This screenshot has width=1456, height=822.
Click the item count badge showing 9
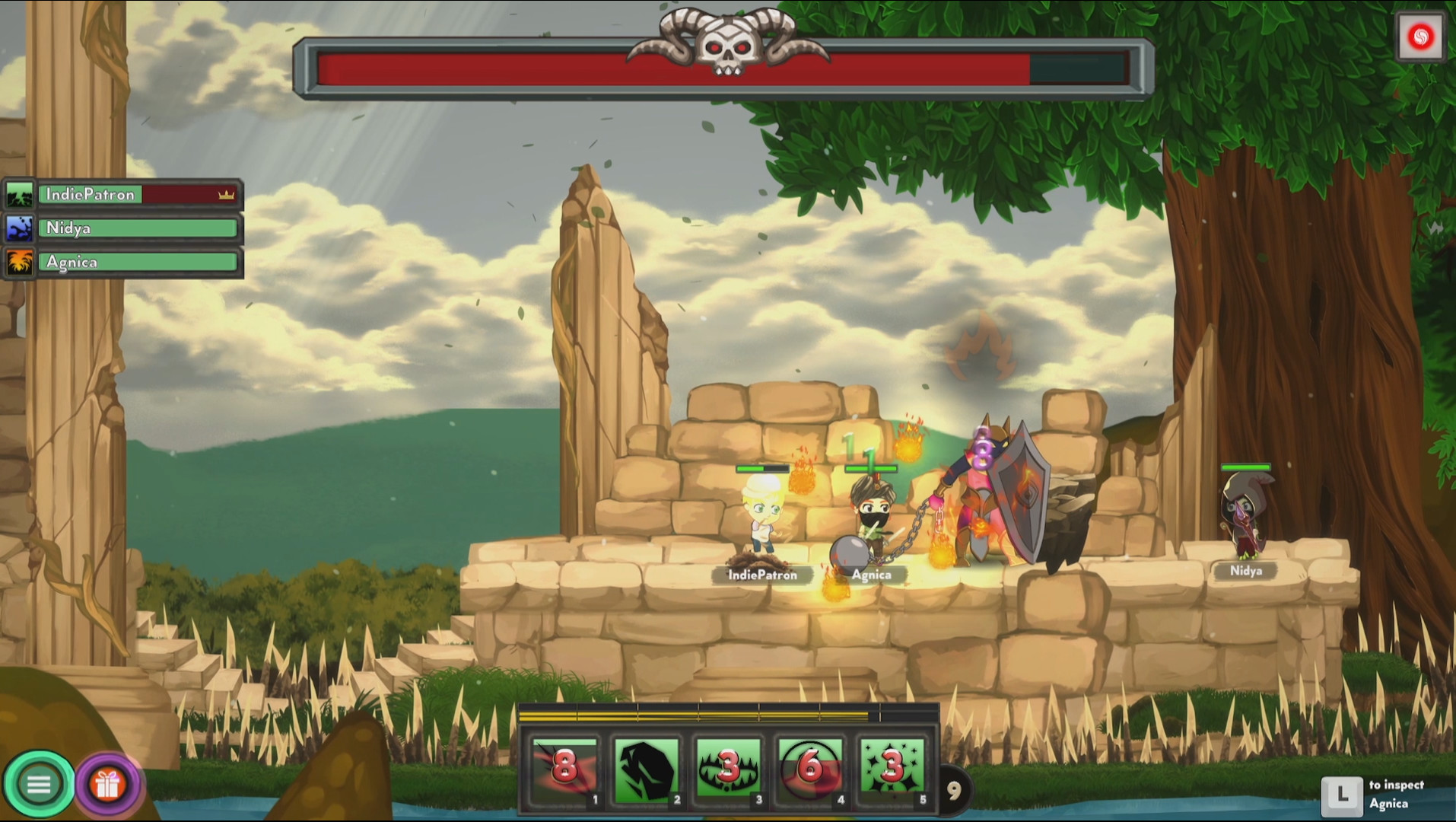(x=956, y=792)
